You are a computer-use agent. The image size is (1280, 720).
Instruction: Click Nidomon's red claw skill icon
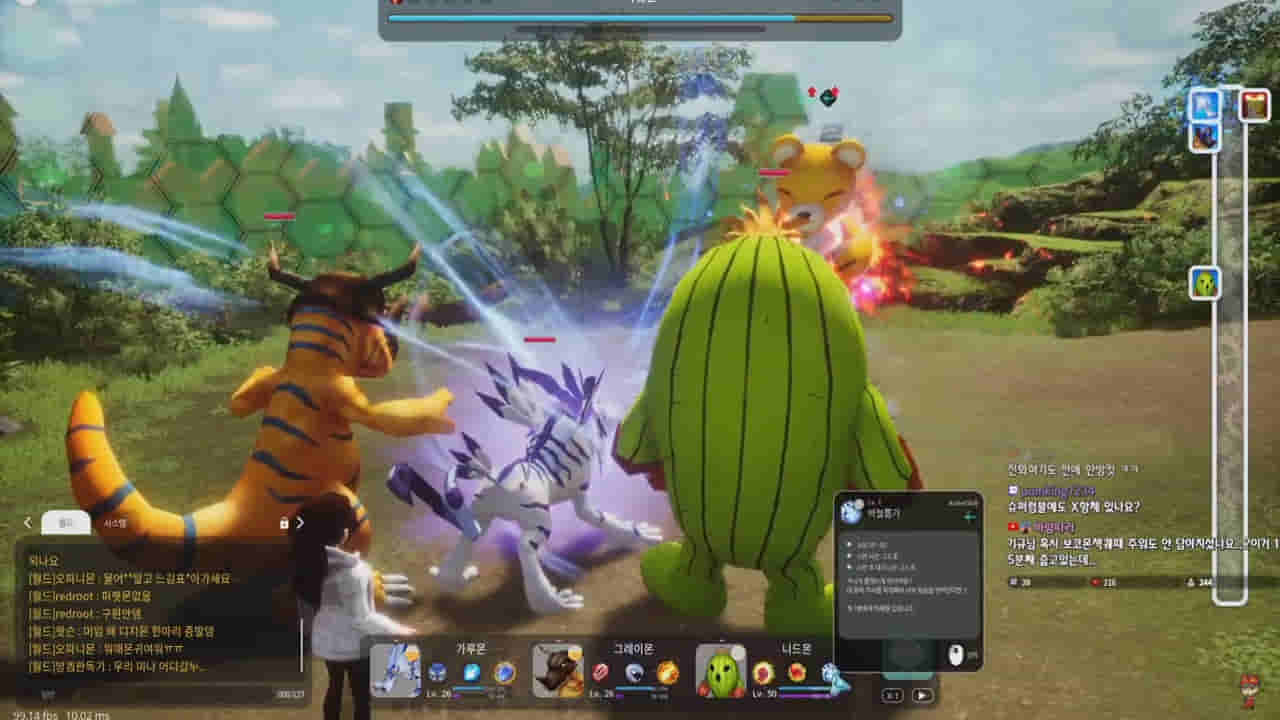pos(763,672)
